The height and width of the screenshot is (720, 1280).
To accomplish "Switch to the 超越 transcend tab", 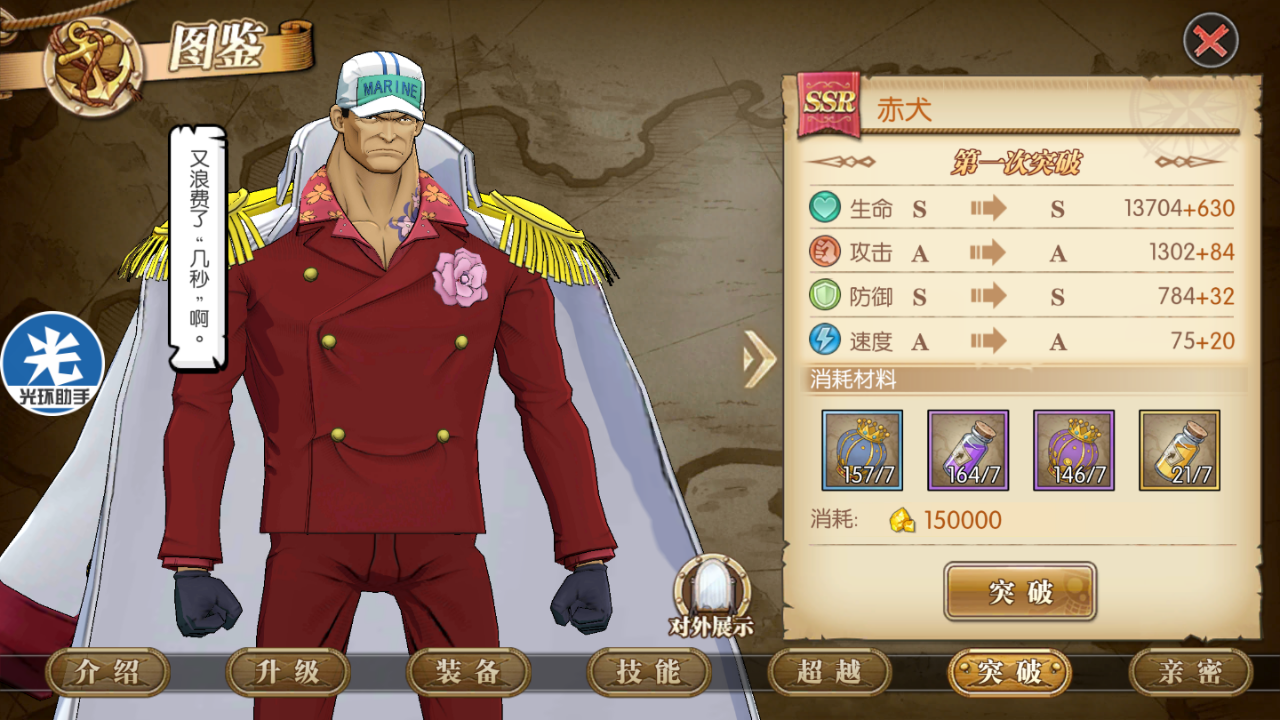I will (829, 672).
